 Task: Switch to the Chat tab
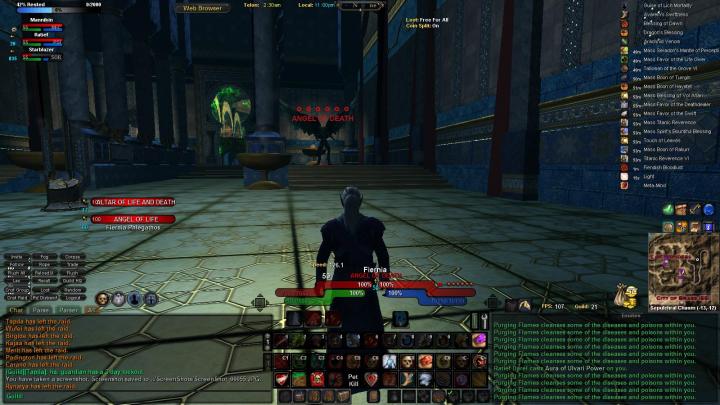click(16, 310)
